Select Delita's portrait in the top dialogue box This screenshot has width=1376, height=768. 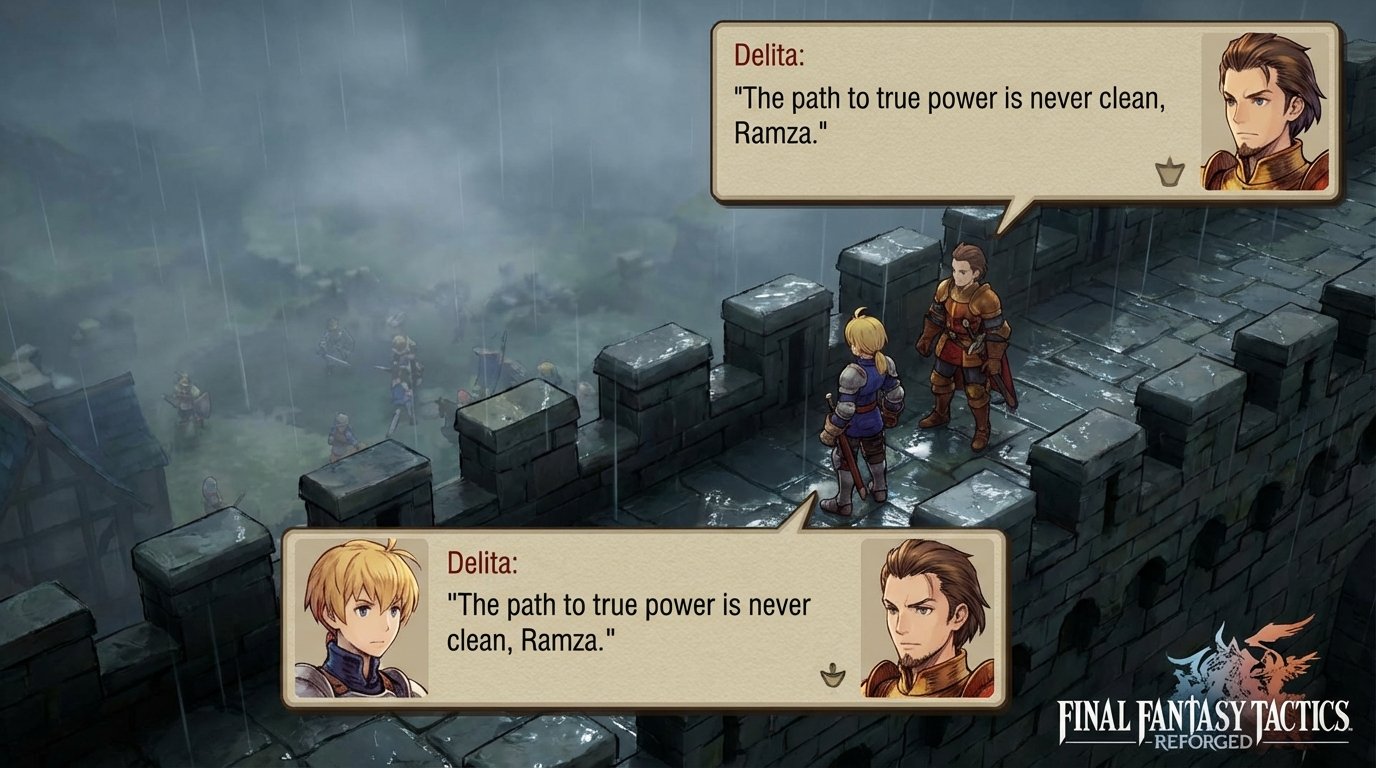(1263, 107)
